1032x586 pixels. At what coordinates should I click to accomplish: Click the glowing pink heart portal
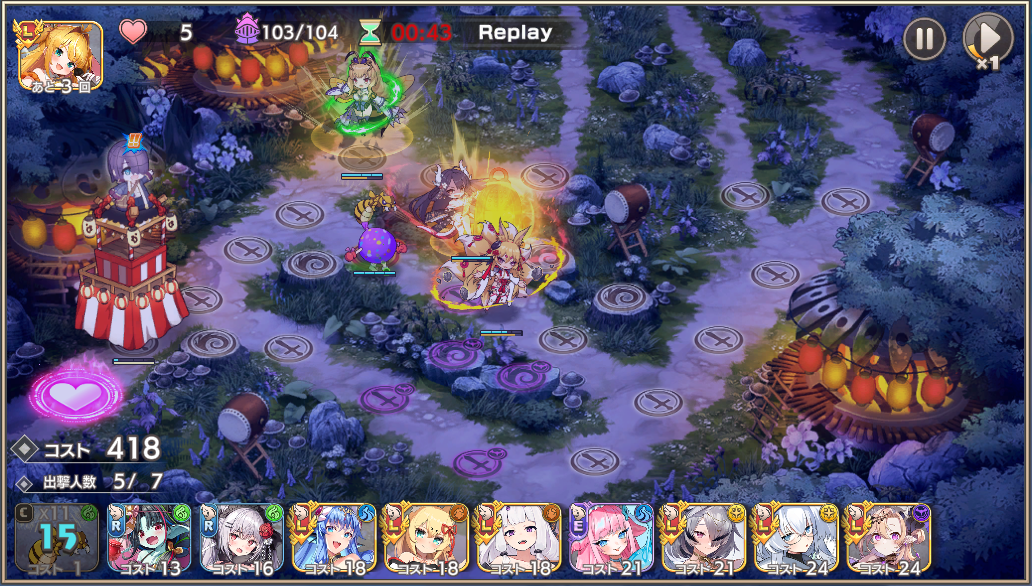click(75, 393)
